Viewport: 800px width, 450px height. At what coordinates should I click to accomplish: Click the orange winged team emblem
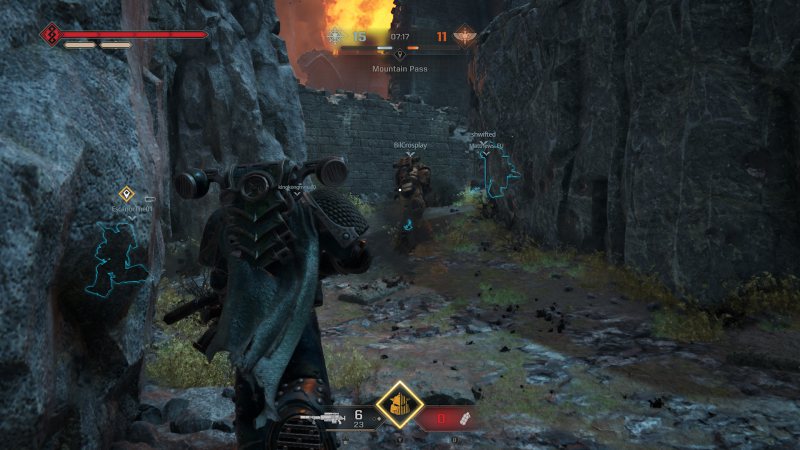465,37
